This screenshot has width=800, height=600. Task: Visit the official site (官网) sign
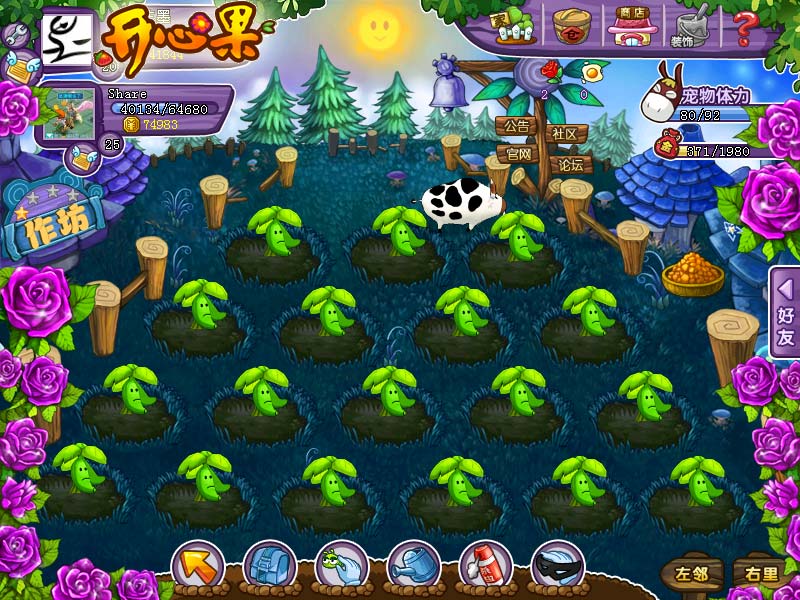click(518, 154)
